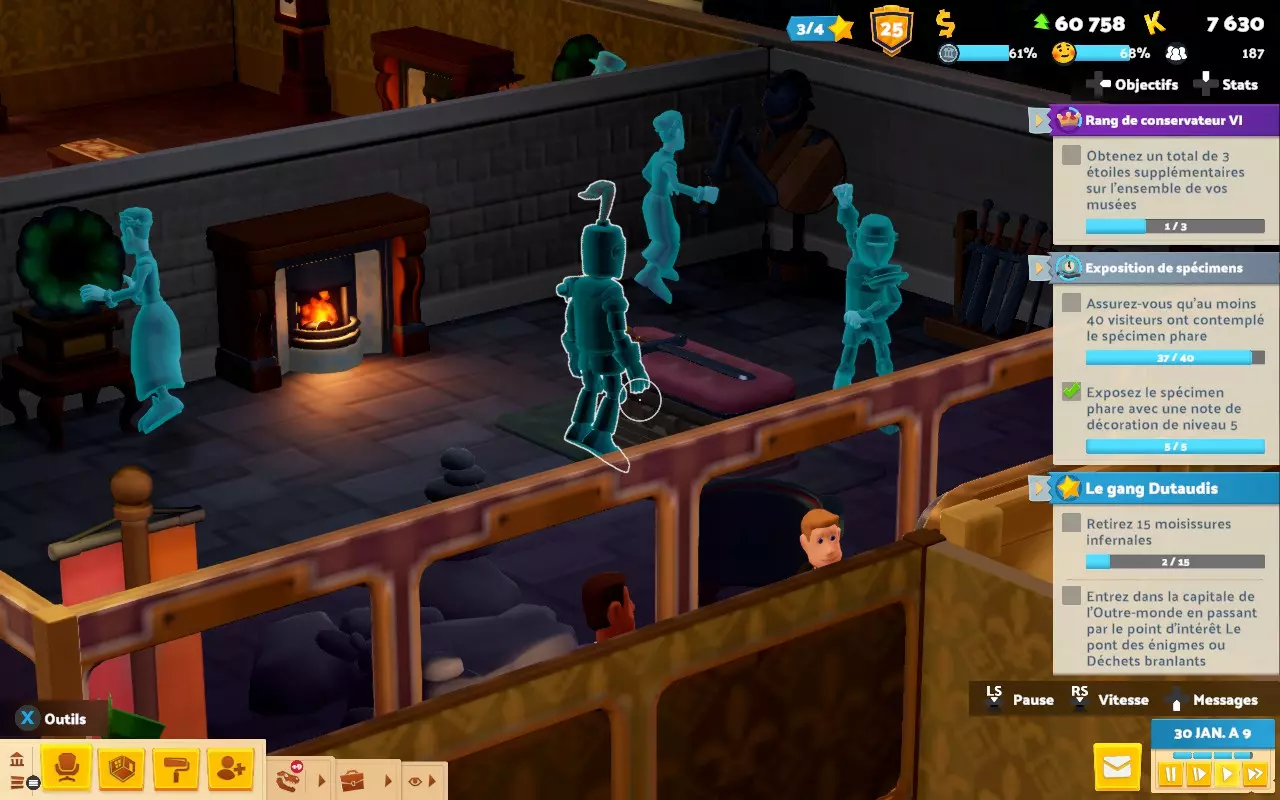Open the dinosaur skull expeditions menu

(x=287, y=779)
